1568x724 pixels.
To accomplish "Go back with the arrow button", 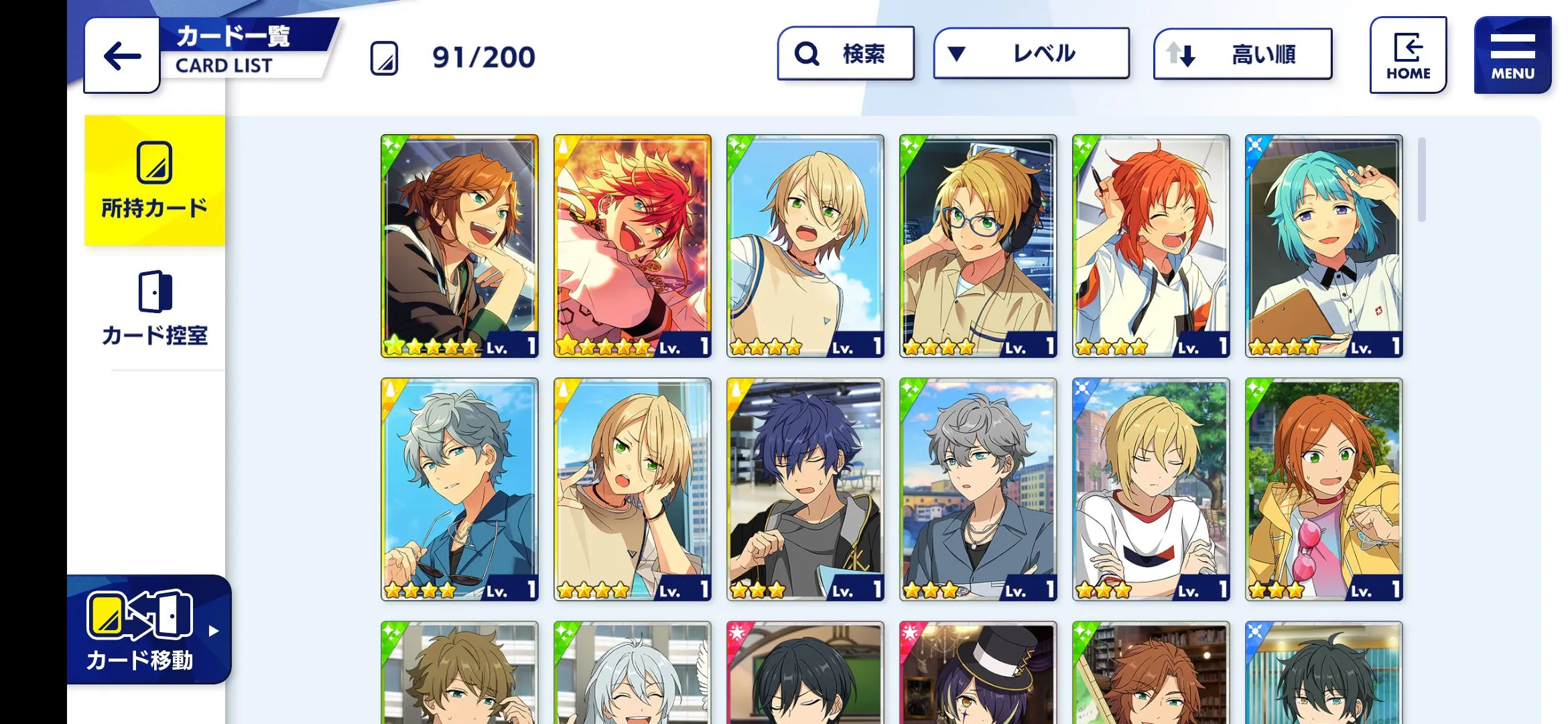I will coord(122,56).
